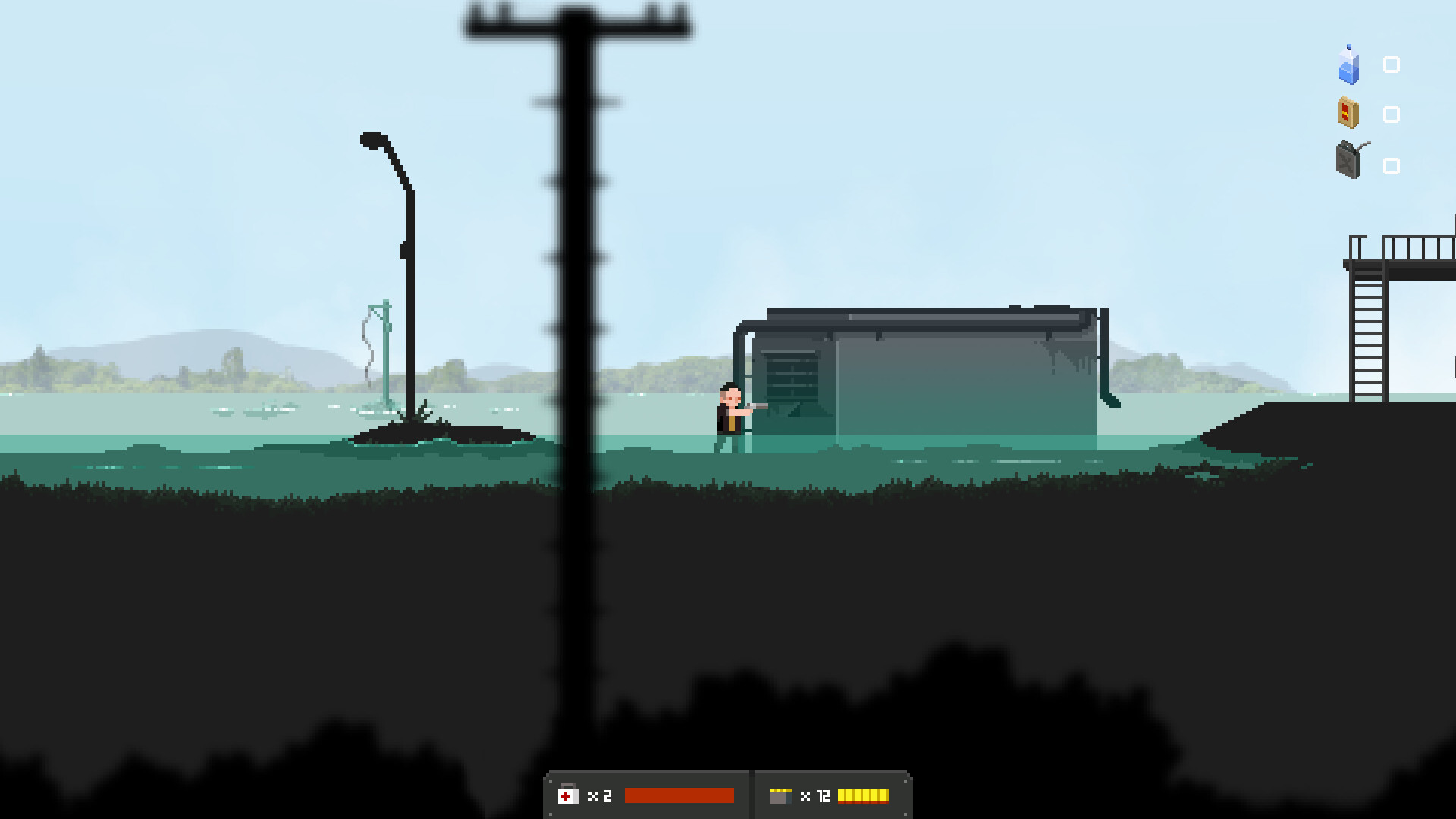Select the fuel canister icon

pyautogui.click(x=1349, y=161)
